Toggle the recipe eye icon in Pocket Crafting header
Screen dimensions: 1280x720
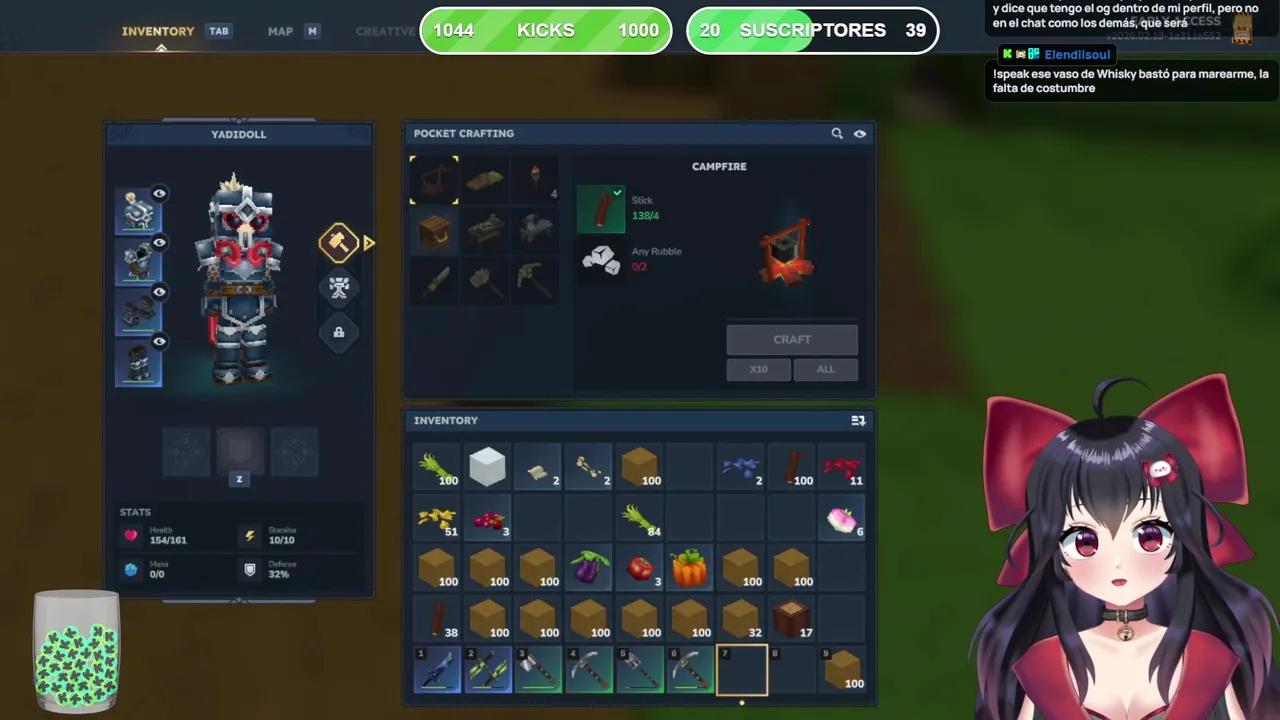click(859, 133)
